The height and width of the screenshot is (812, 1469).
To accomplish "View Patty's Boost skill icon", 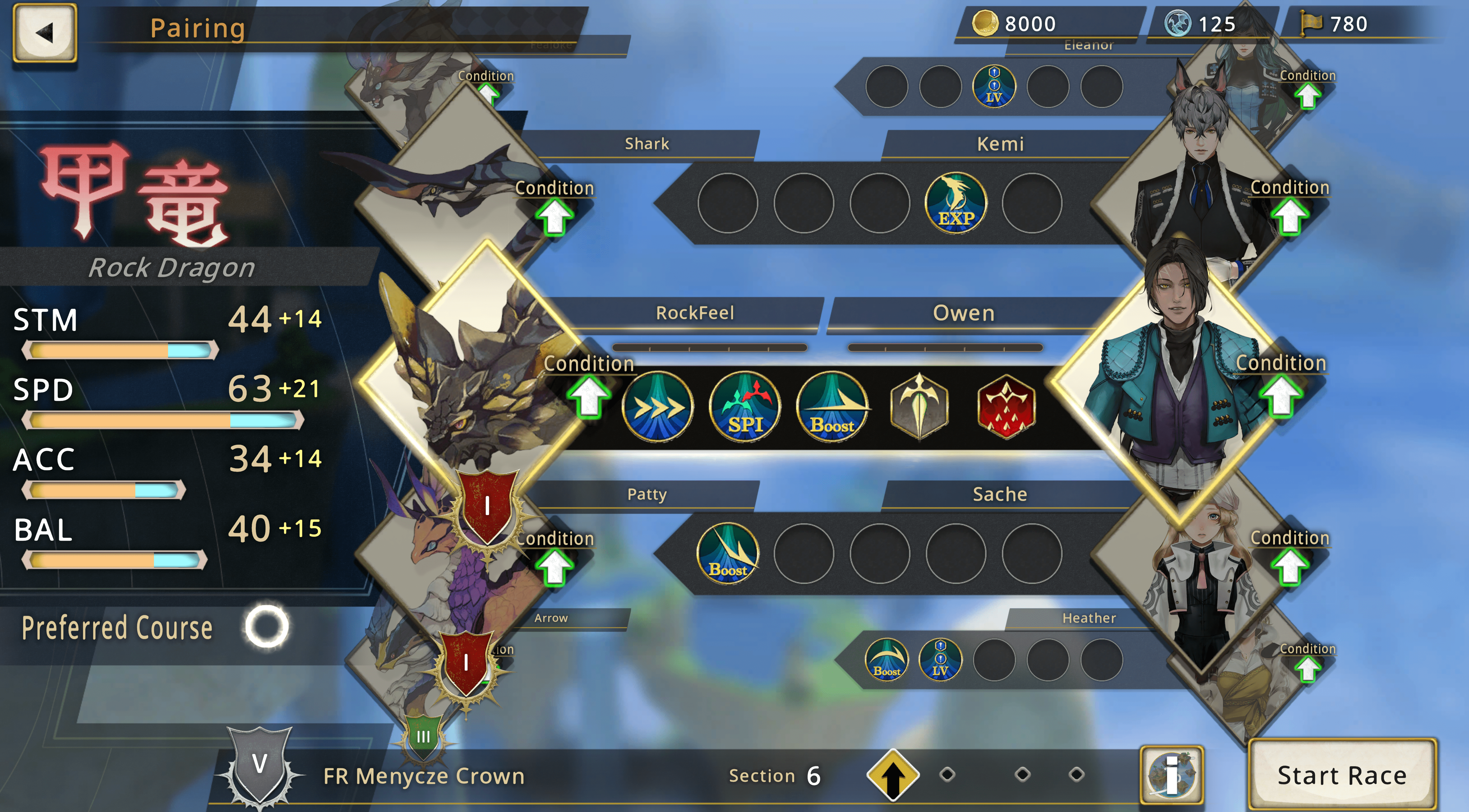I will point(728,553).
